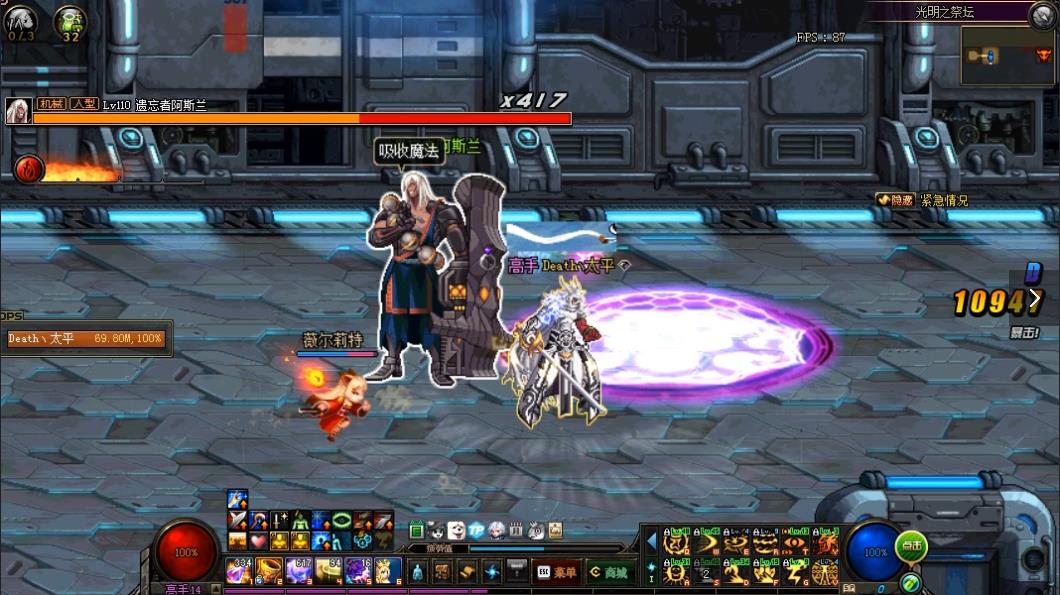The width and height of the screenshot is (1060, 595).
Task: Use the golden goblet item in slot 2
Action: [x=268, y=571]
